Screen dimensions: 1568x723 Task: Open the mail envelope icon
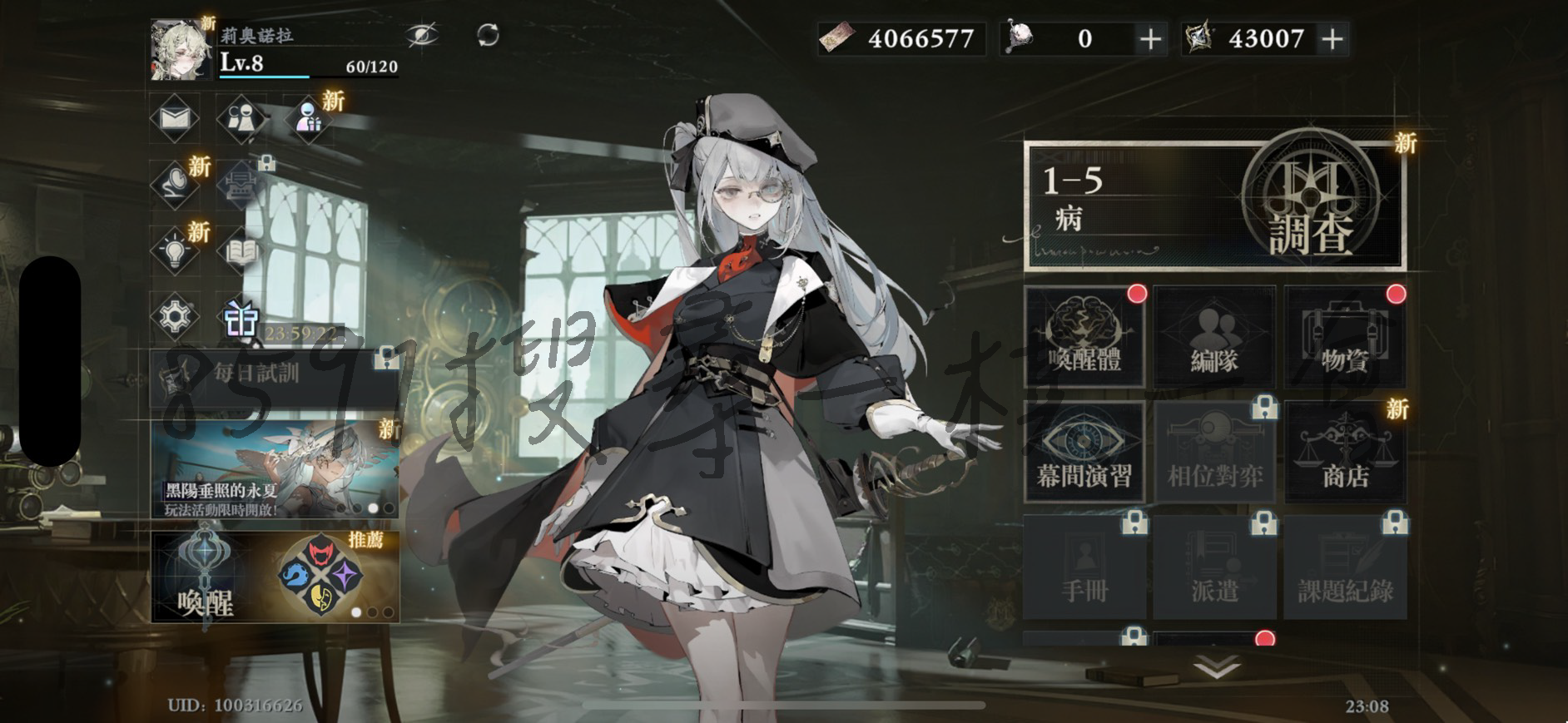[x=175, y=118]
